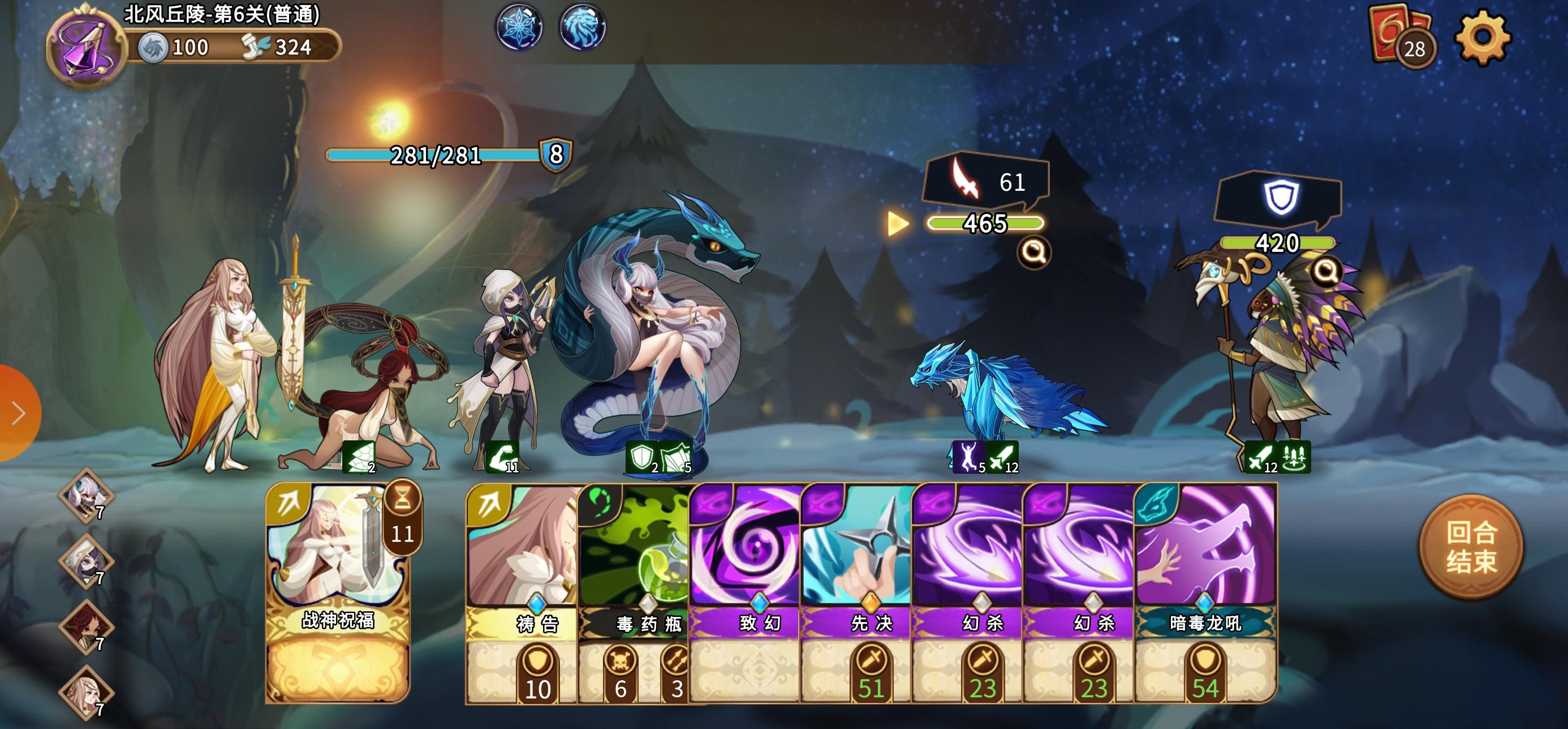This screenshot has width=1568, height=729.
Task: Choose the 先决 shuriken card
Action: [856, 591]
